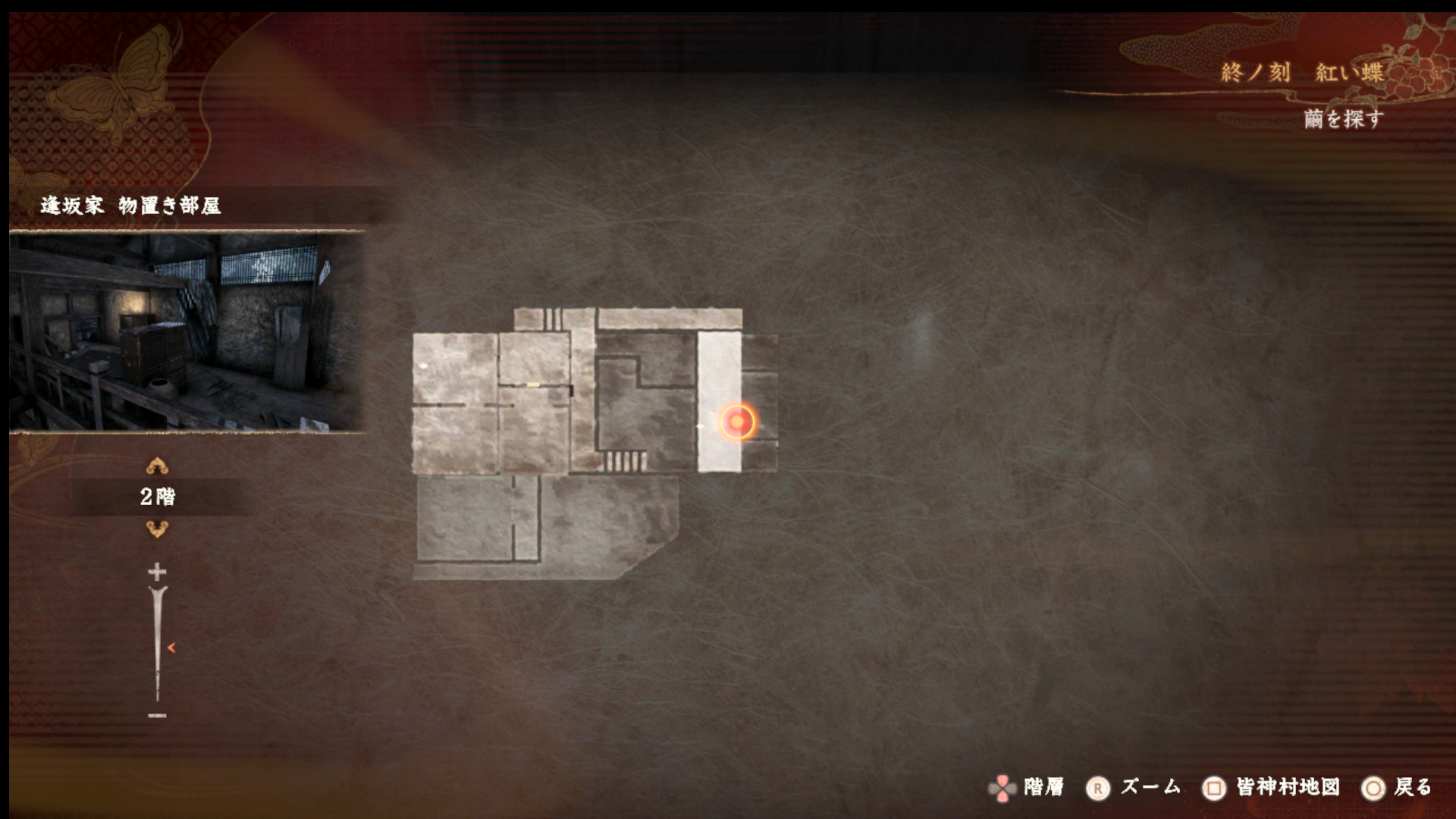Choose 戻る to go back
The width and height of the screenshot is (1456, 819).
point(1412,787)
